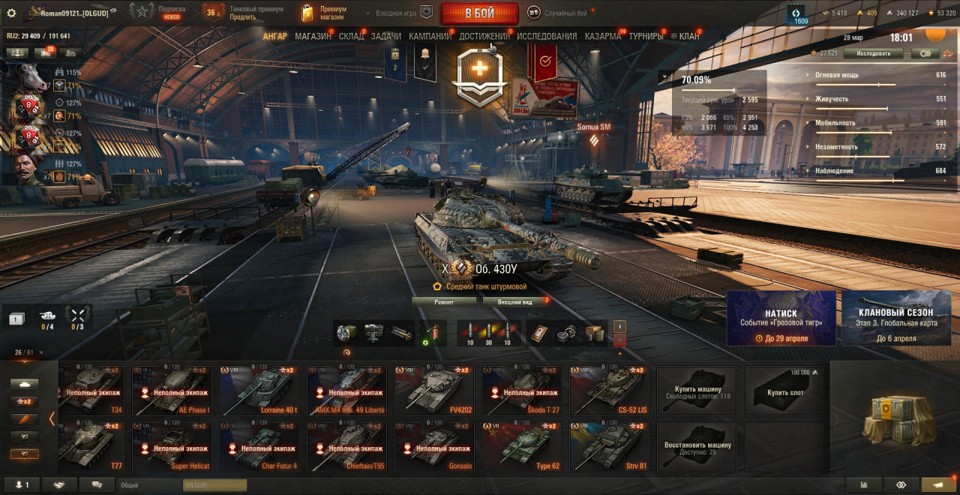Select the Strv 81 tank
Image resolution: width=960 pixels, height=495 pixels.
click(x=607, y=446)
